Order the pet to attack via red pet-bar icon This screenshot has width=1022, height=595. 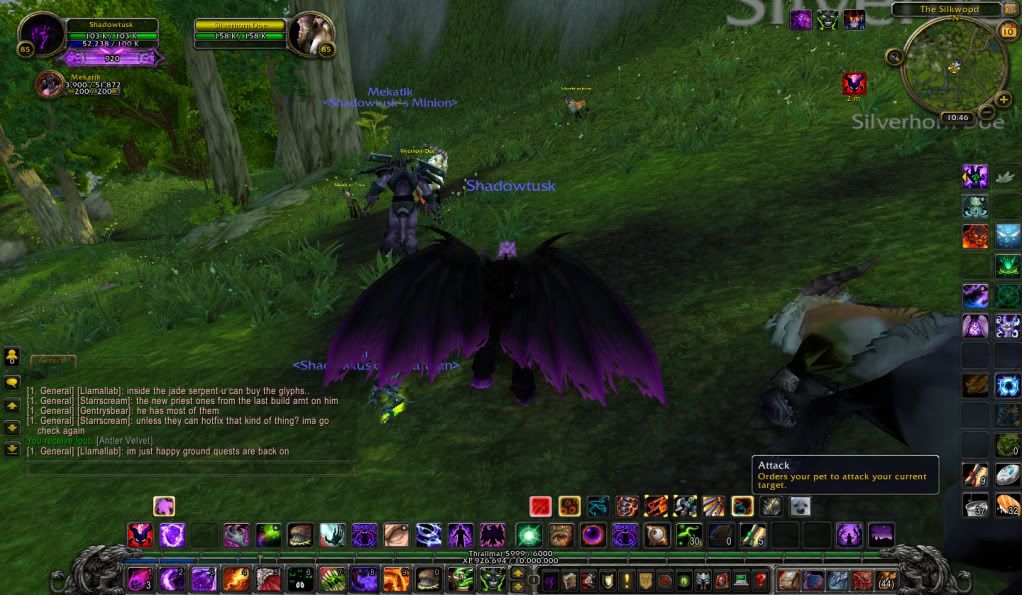point(541,506)
